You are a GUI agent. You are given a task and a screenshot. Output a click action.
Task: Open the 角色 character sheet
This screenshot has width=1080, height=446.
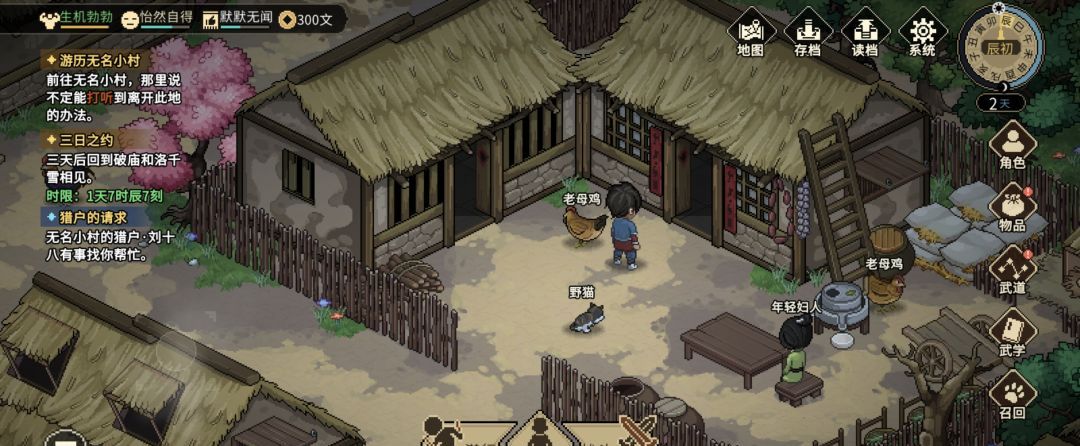(1012, 146)
